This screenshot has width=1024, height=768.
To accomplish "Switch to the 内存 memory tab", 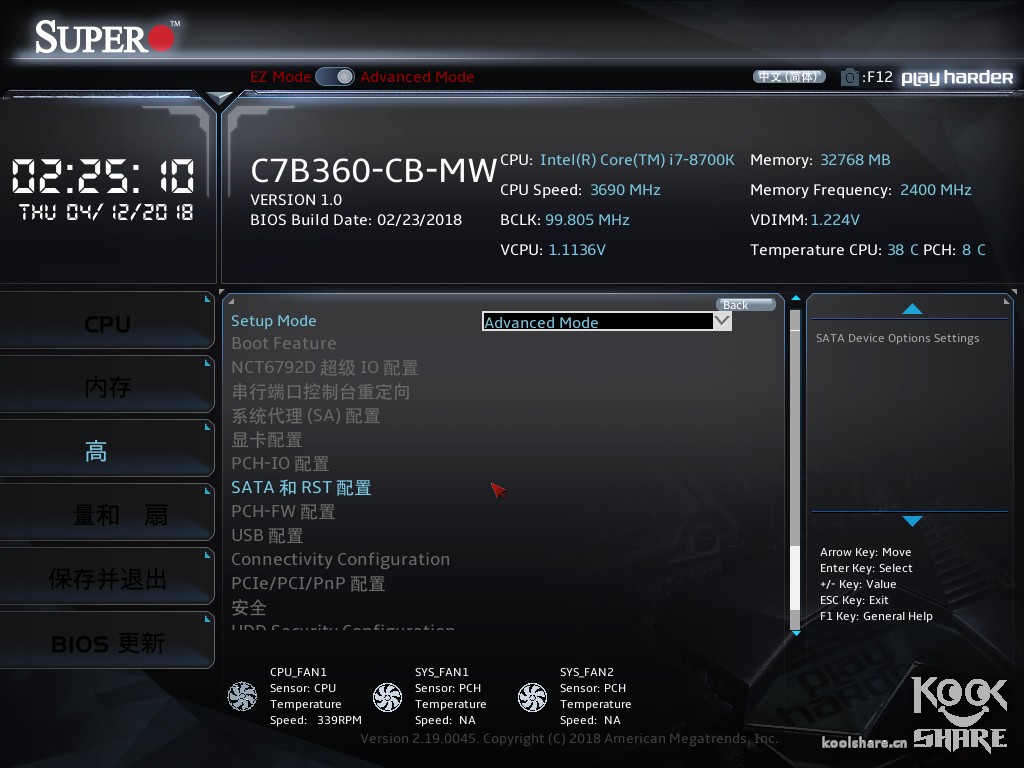I will point(107,387).
